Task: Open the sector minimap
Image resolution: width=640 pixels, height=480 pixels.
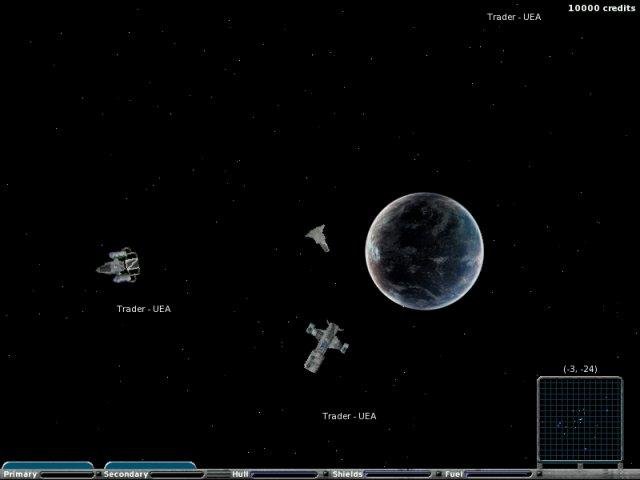Action: click(579, 420)
